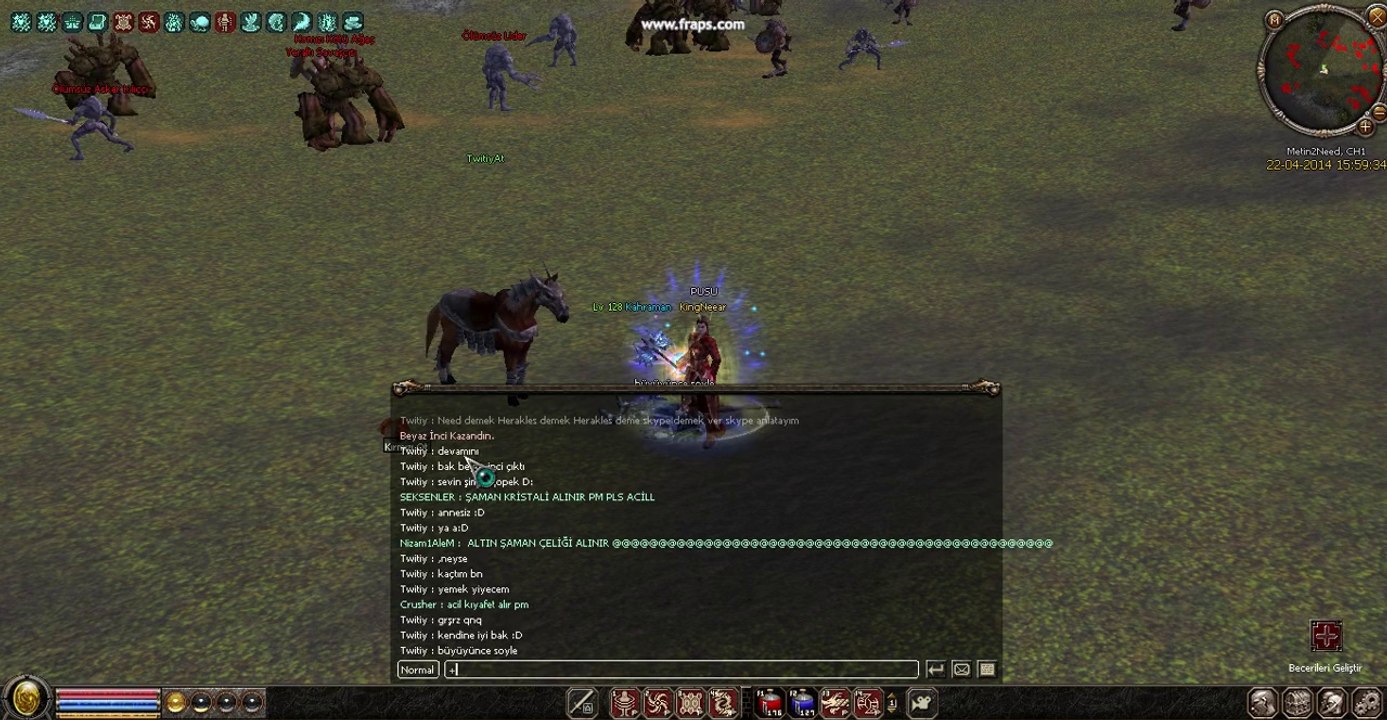The height and width of the screenshot is (720, 1387).
Task: Open the full map with the M button
Action: 1274,19
